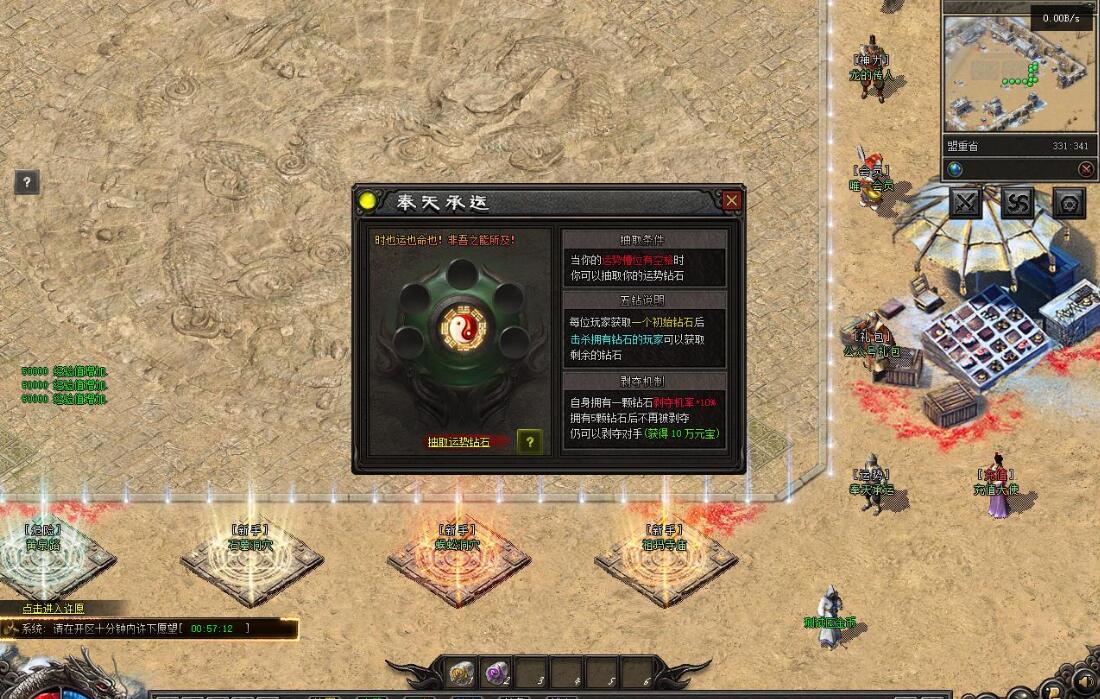
Task: Use the purple item in hotbar slot 2
Action: (x=496, y=673)
